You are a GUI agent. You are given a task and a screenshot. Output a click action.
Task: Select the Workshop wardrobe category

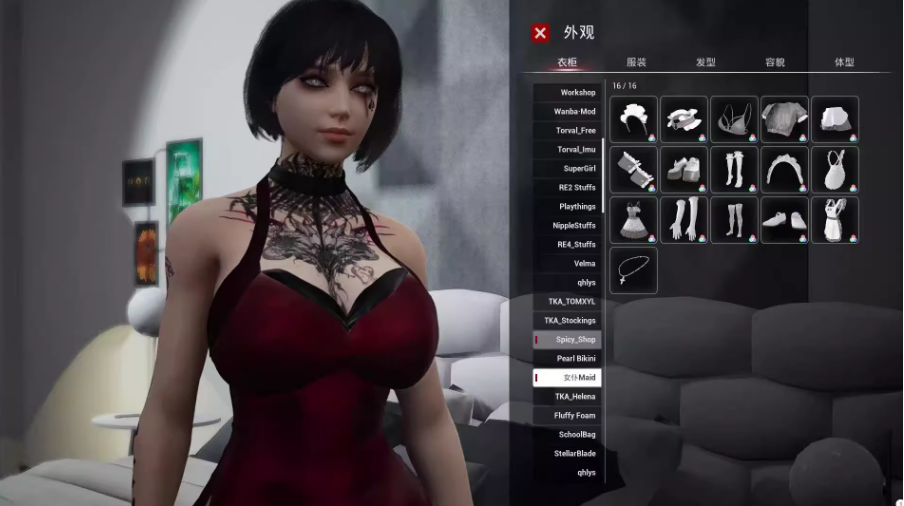(568, 93)
